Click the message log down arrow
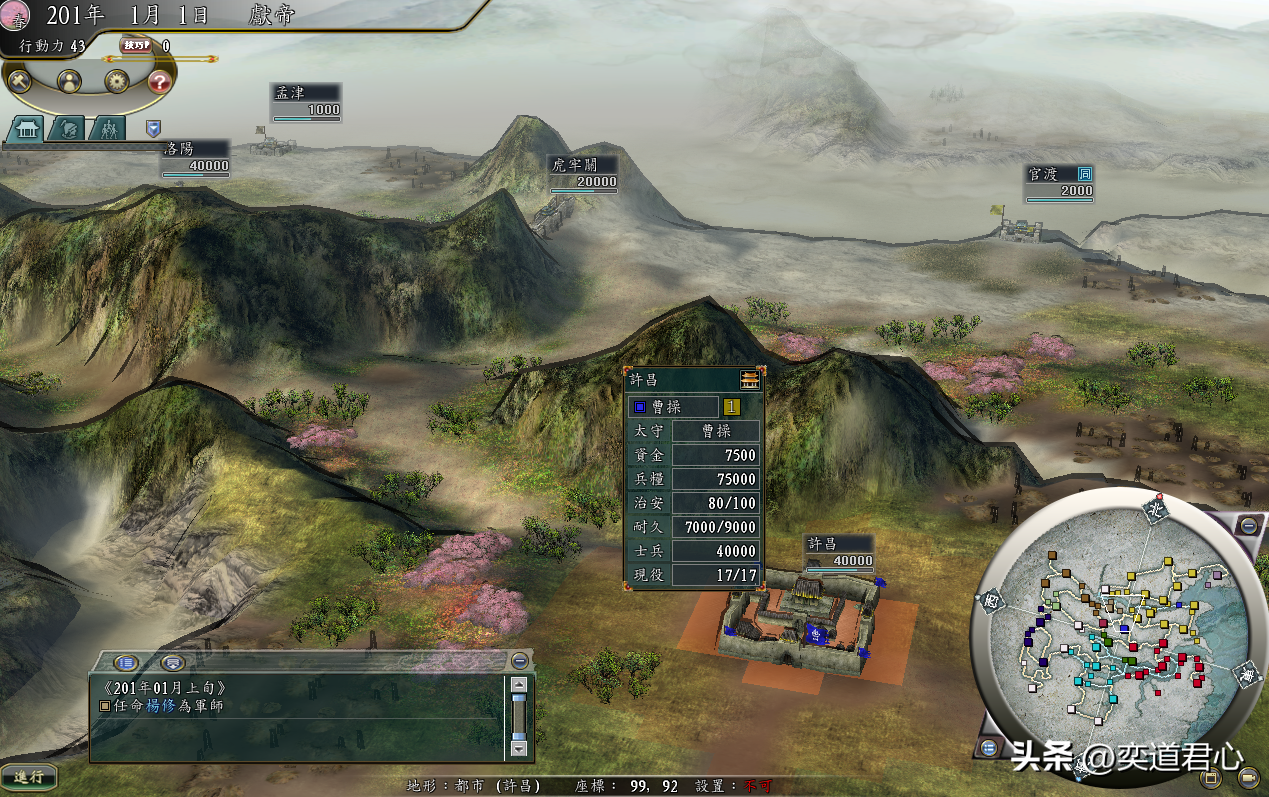The image size is (1269, 797). point(518,747)
